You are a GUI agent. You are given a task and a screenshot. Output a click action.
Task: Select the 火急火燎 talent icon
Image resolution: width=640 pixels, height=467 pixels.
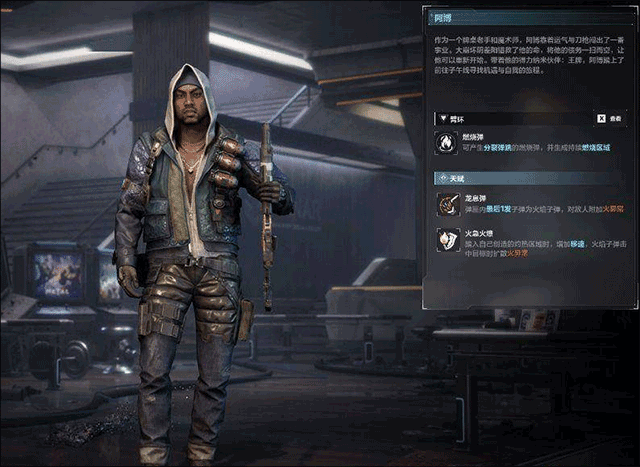(447, 240)
